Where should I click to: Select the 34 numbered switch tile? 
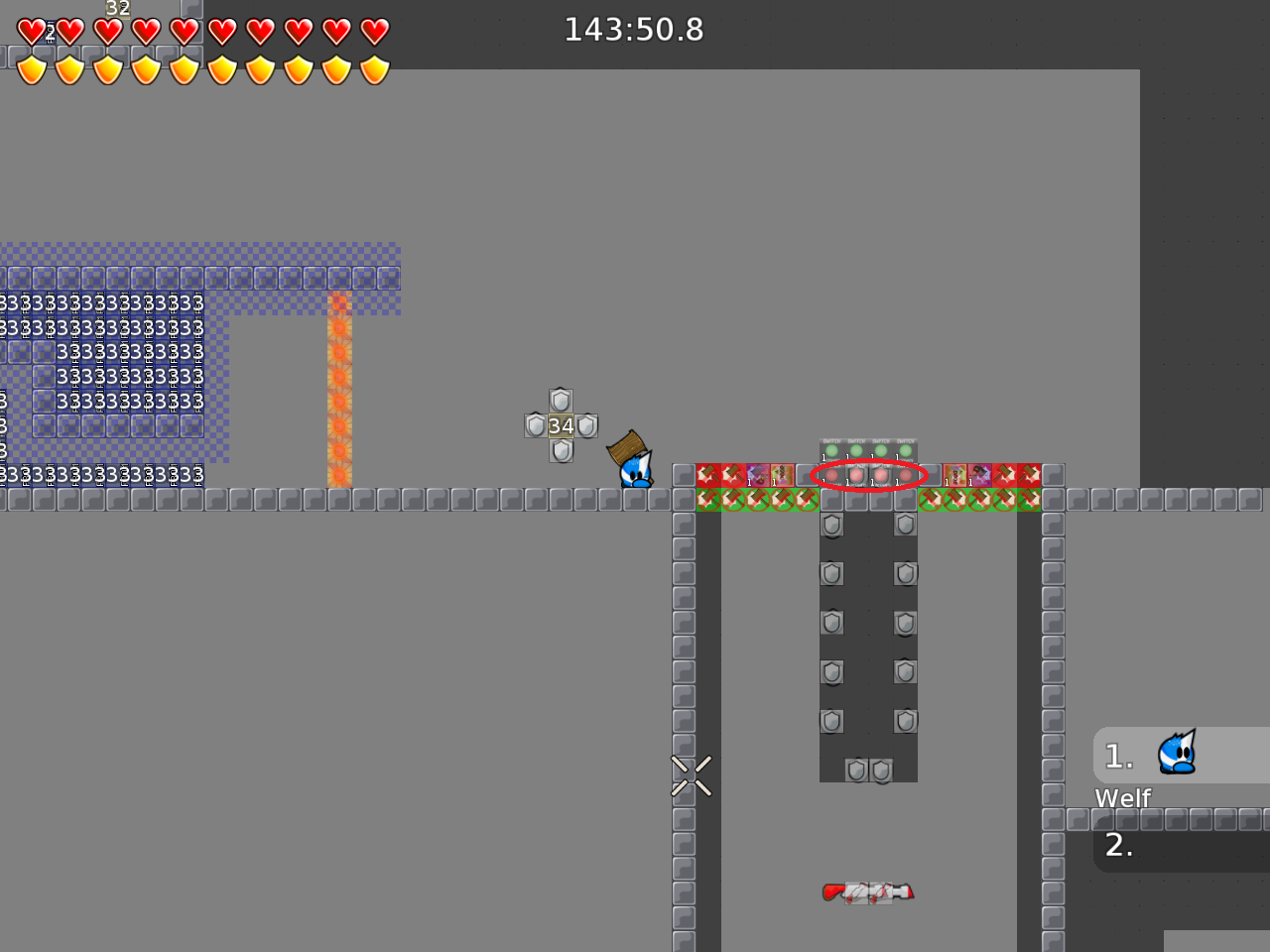click(x=560, y=424)
